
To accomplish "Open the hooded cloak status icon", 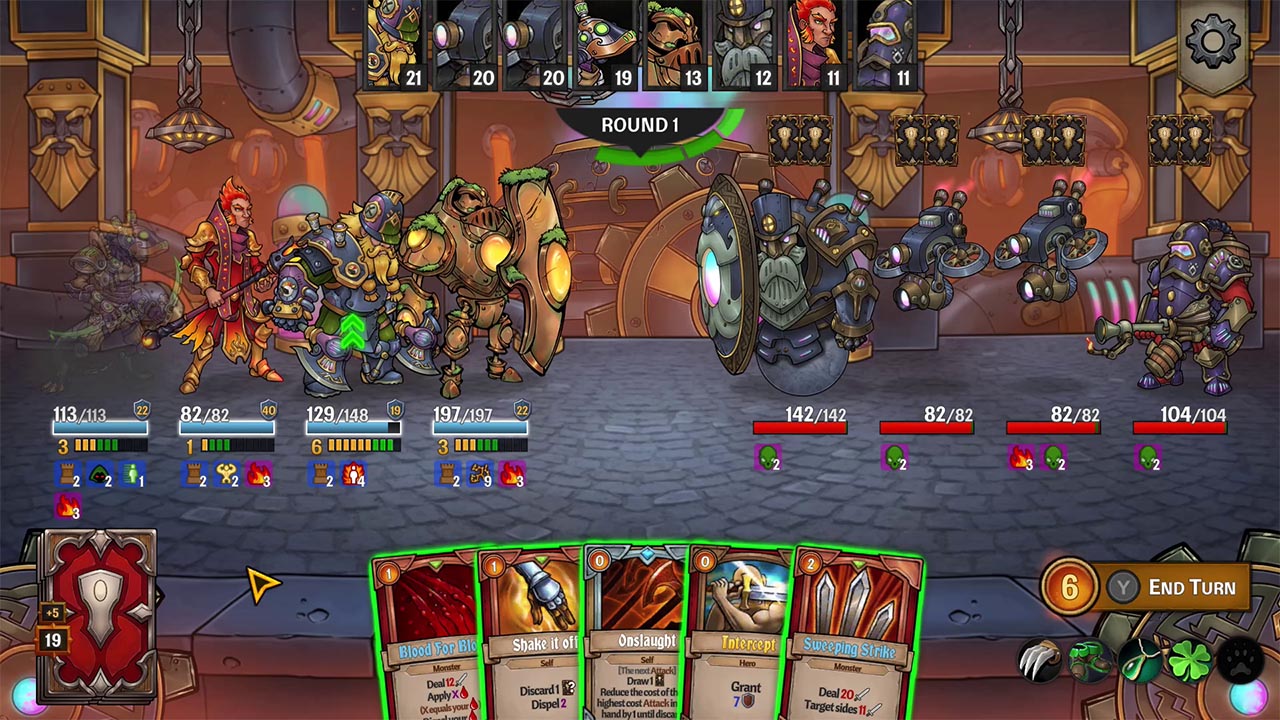I will click(x=96, y=474).
